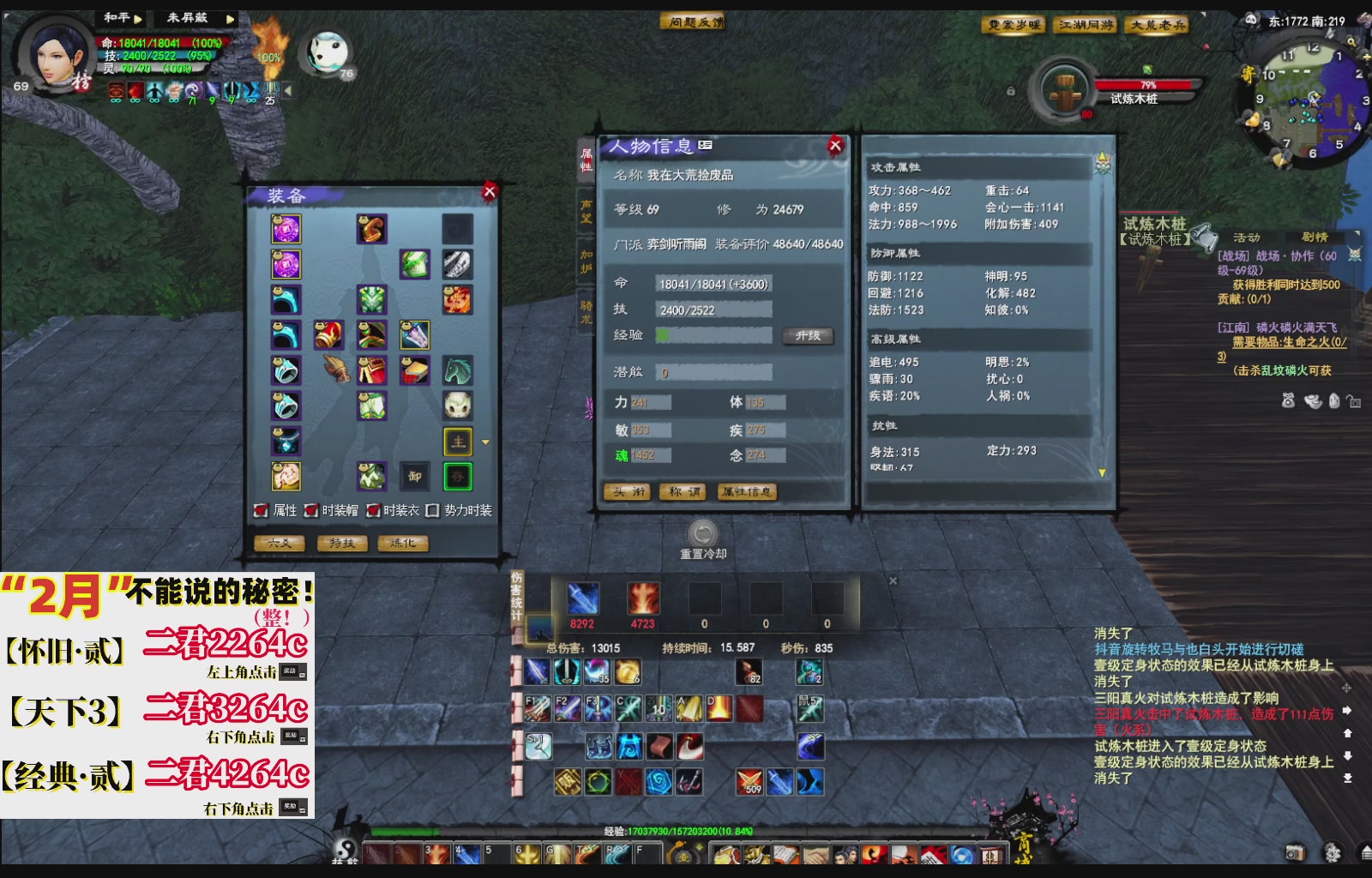Expand the yellow arrow beside 主 slot
Image resolution: width=1372 pixels, height=878 pixels.
click(484, 442)
